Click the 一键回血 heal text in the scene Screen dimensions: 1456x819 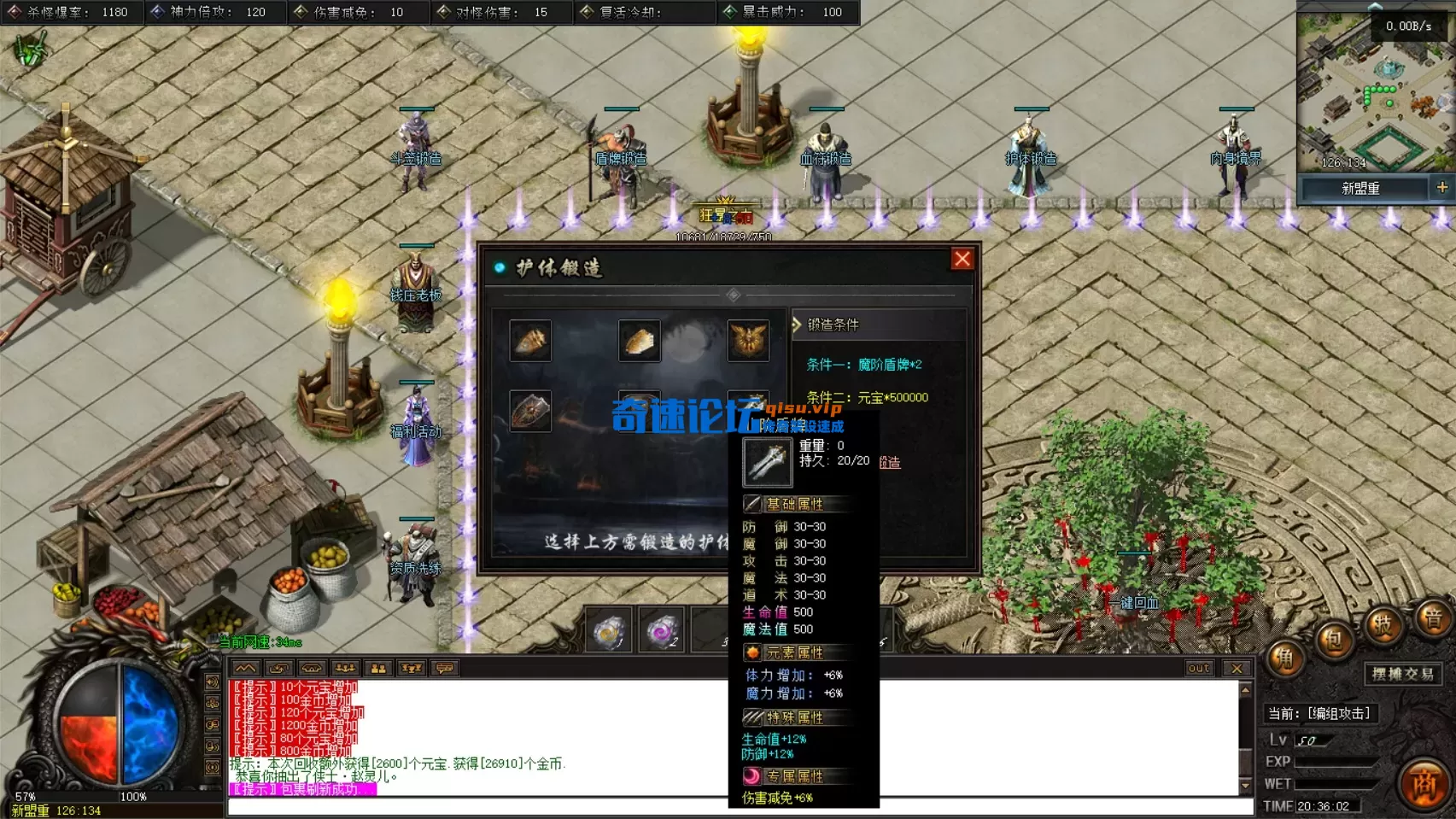pos(1133,604)
